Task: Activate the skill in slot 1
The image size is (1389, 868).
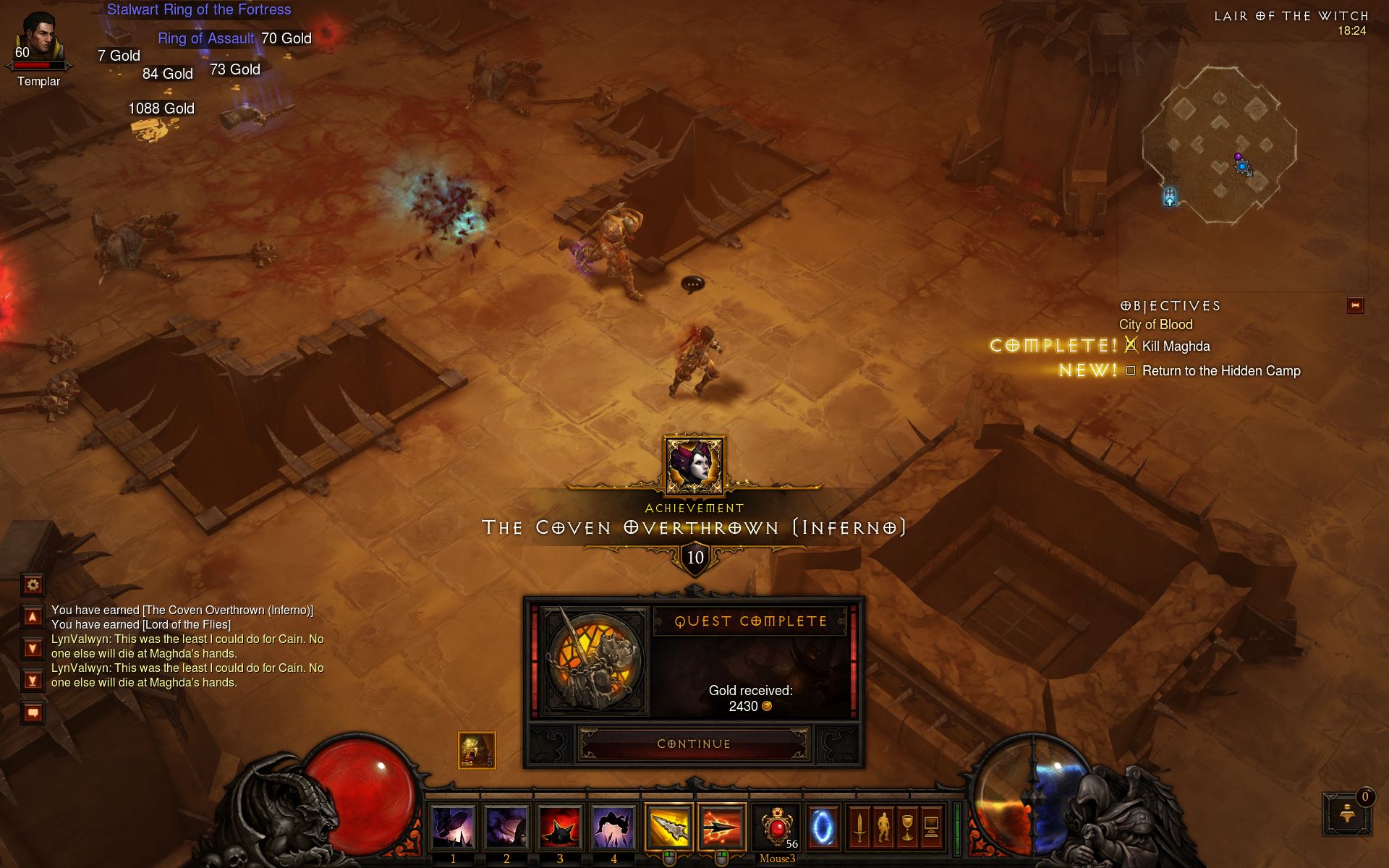Action: 453,827
